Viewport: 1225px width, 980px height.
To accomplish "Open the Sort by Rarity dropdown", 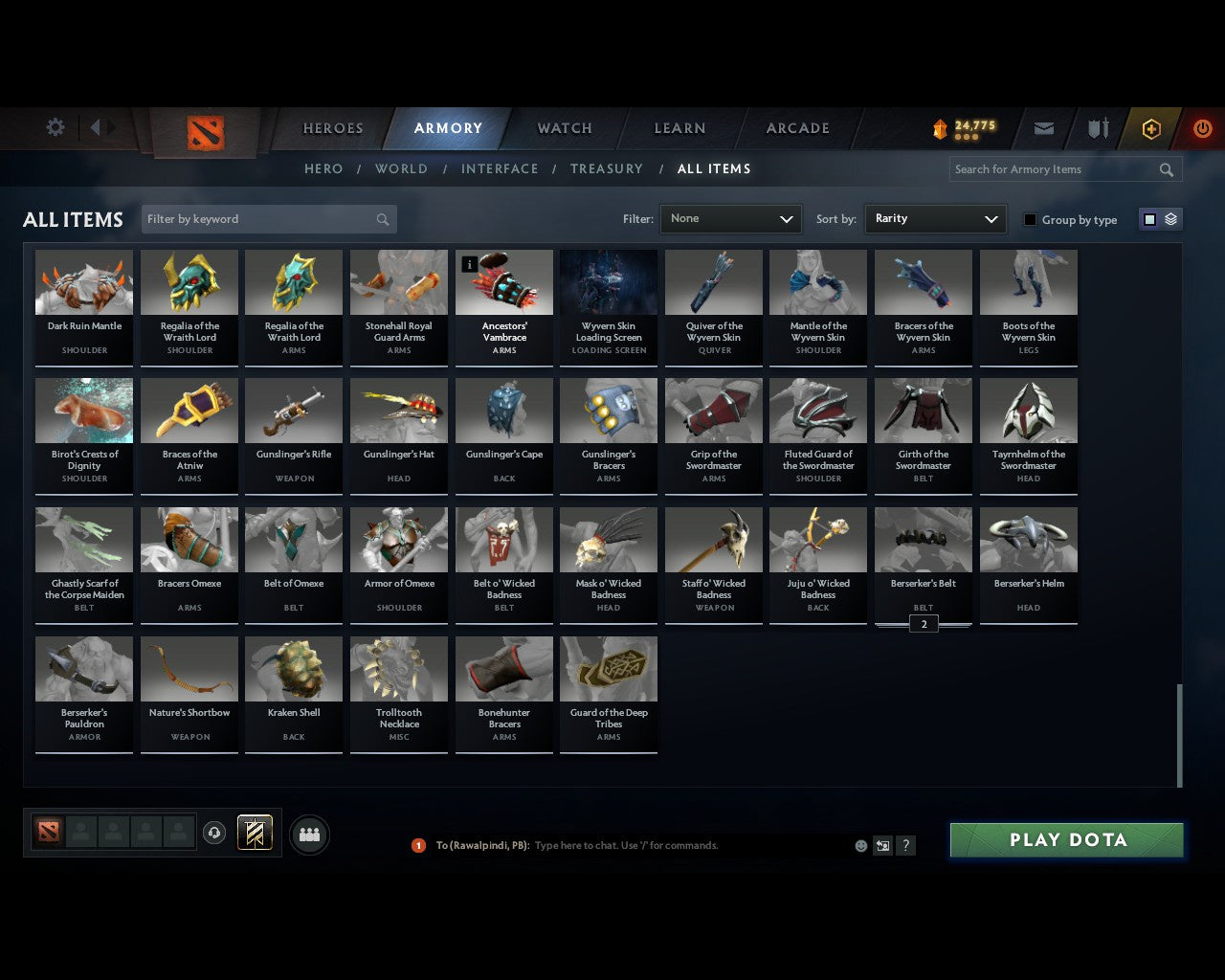I will point(935,218).
